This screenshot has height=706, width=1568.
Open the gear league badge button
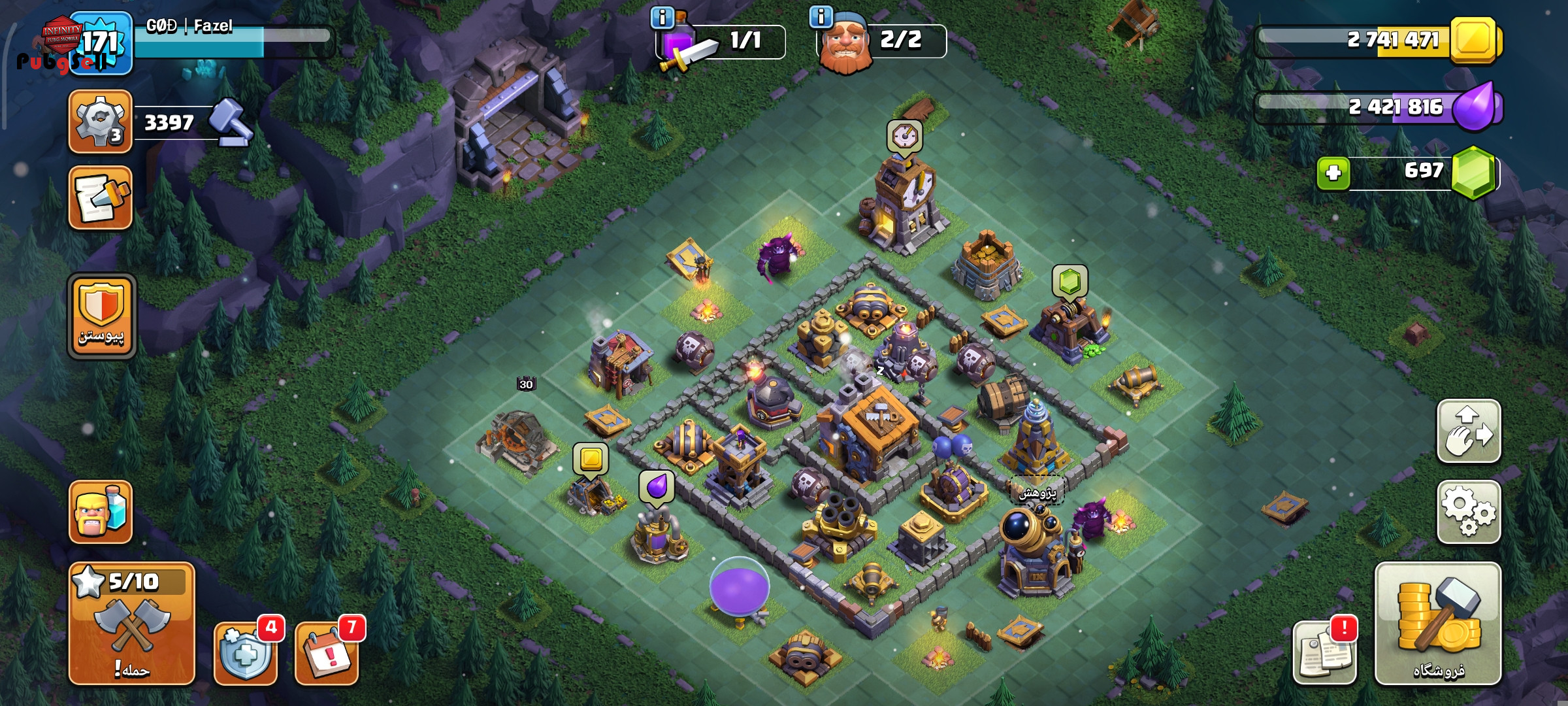[101, 122]
